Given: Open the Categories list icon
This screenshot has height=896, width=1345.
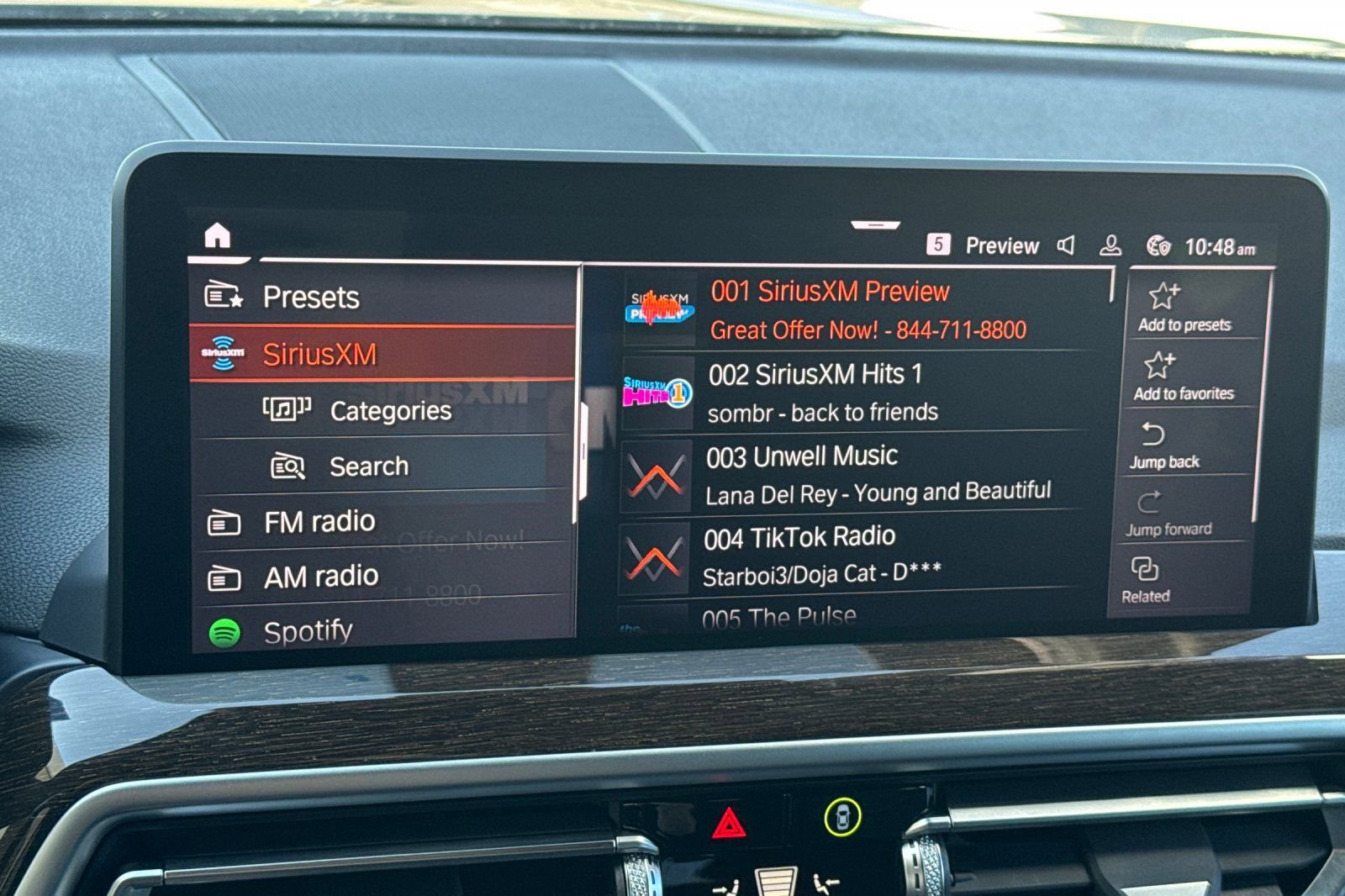Looking at the screenshot, I should 286,410.
